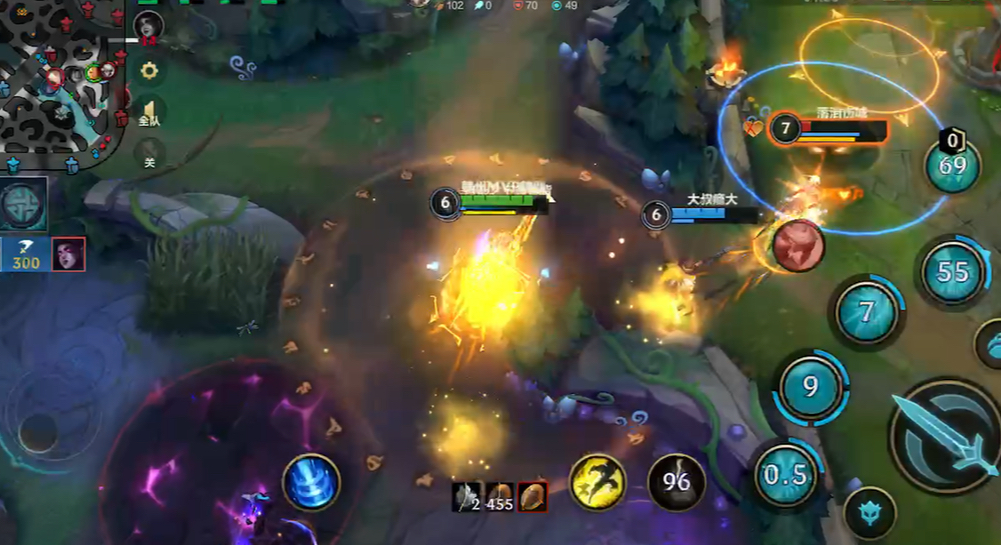Activate the yellow Flash summoner spell
Screen dimensions: 1001x545
598,483
